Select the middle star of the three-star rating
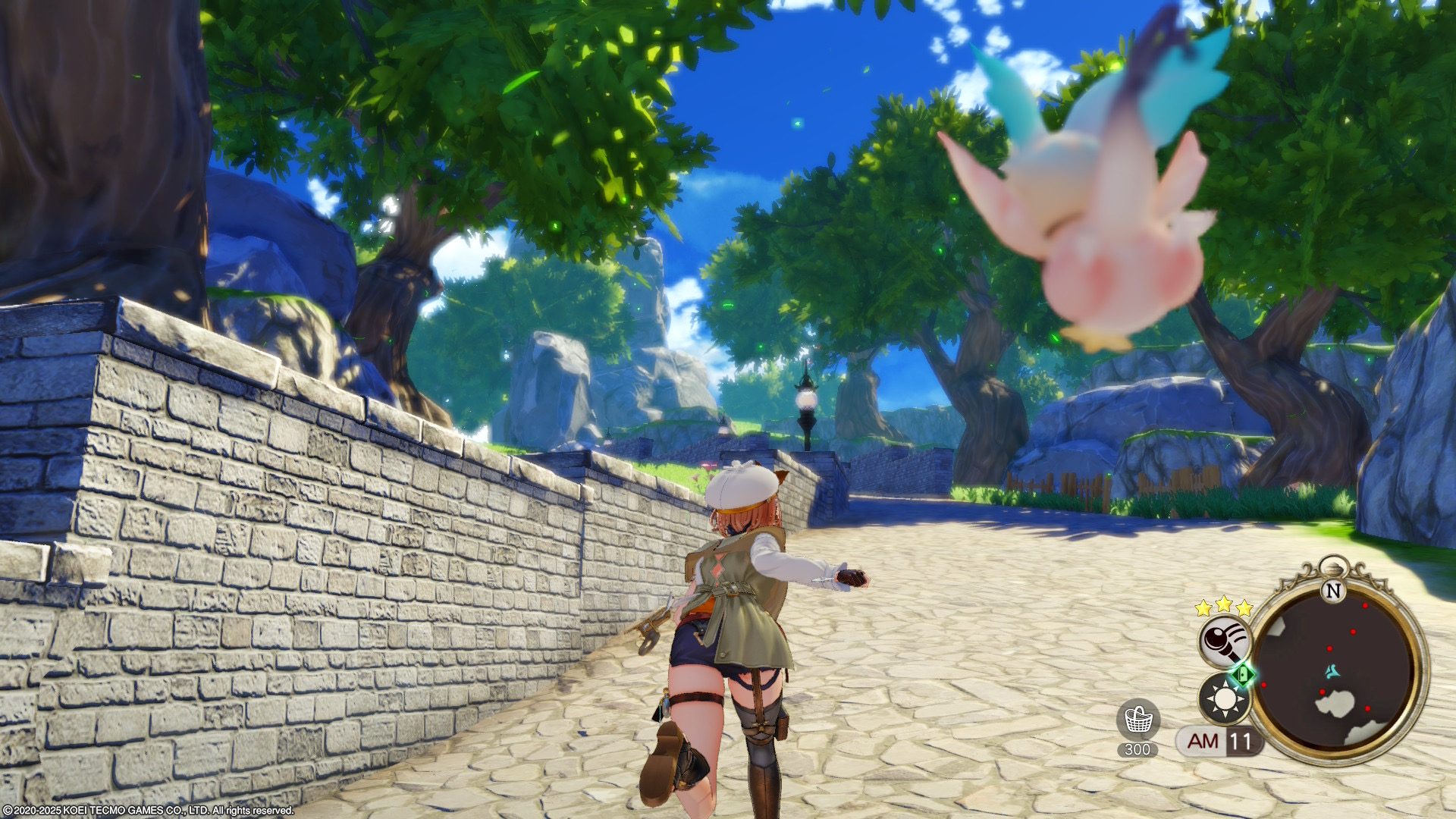1456x819 pixels. 1222,604
